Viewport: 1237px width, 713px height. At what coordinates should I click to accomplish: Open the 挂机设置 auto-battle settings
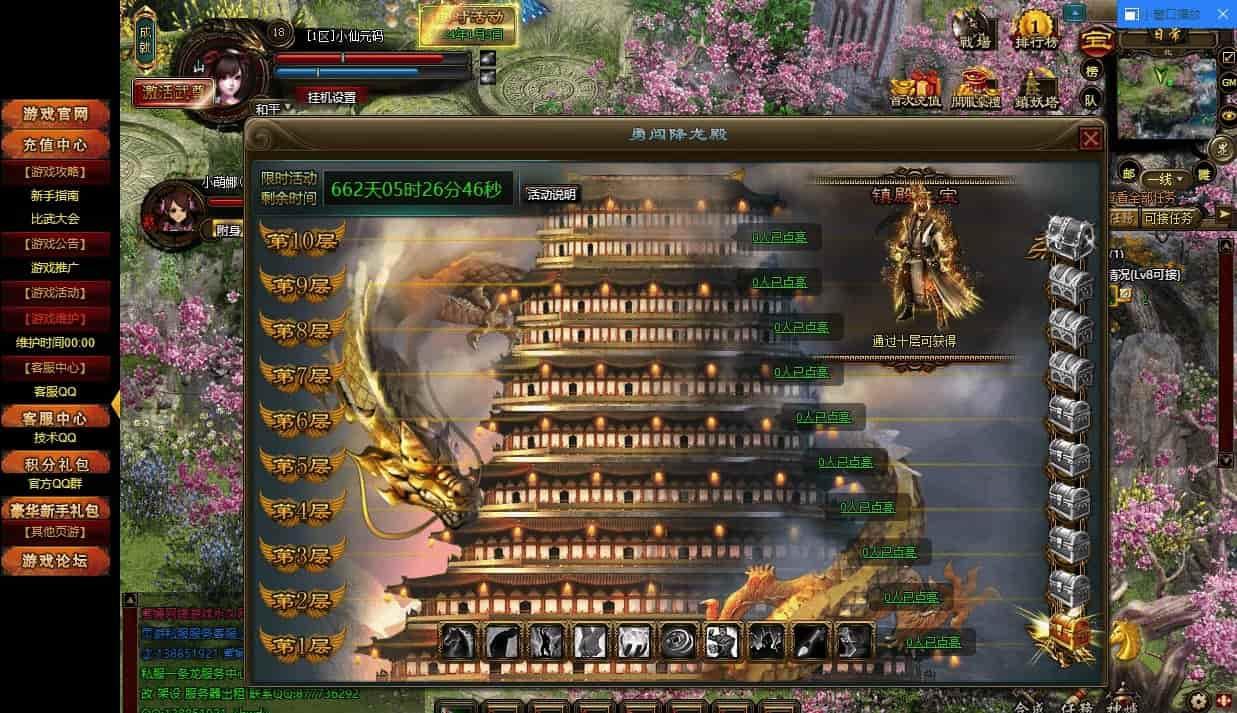331,97
